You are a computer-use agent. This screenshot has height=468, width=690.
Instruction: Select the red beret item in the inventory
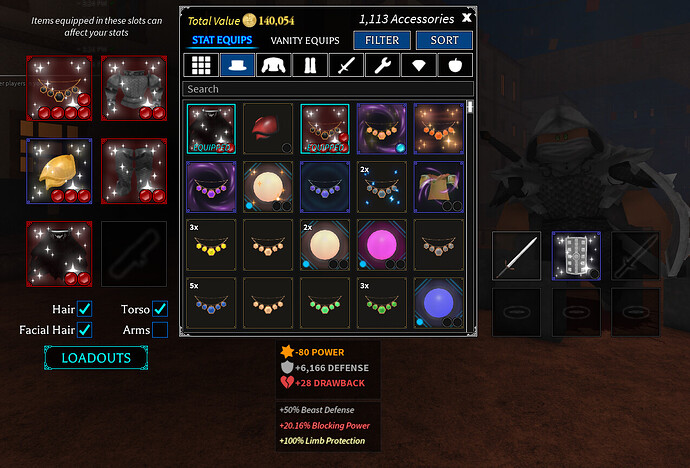pos(268,129)
